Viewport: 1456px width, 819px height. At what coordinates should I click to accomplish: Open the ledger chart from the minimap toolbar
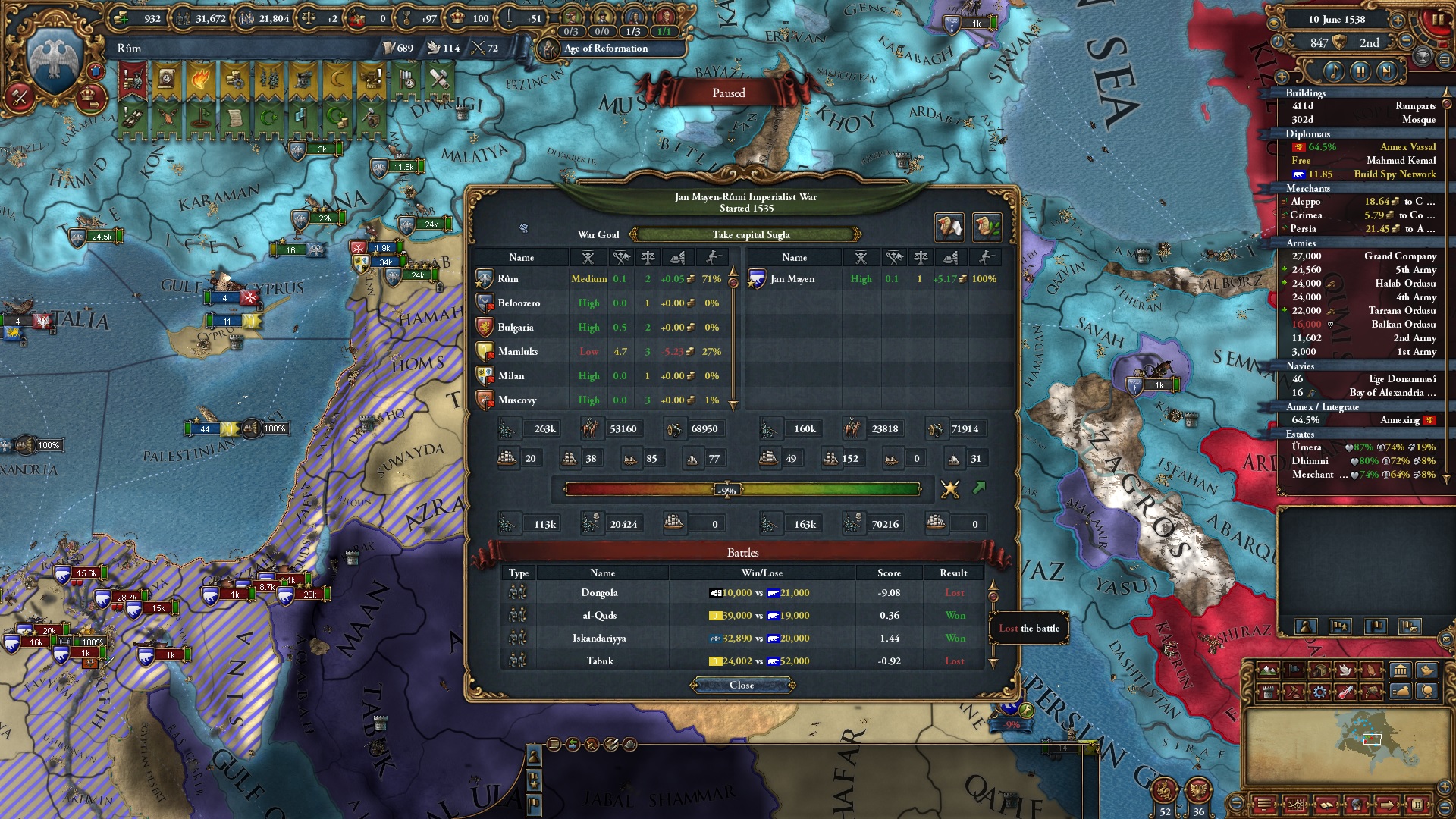(1296, 806)
